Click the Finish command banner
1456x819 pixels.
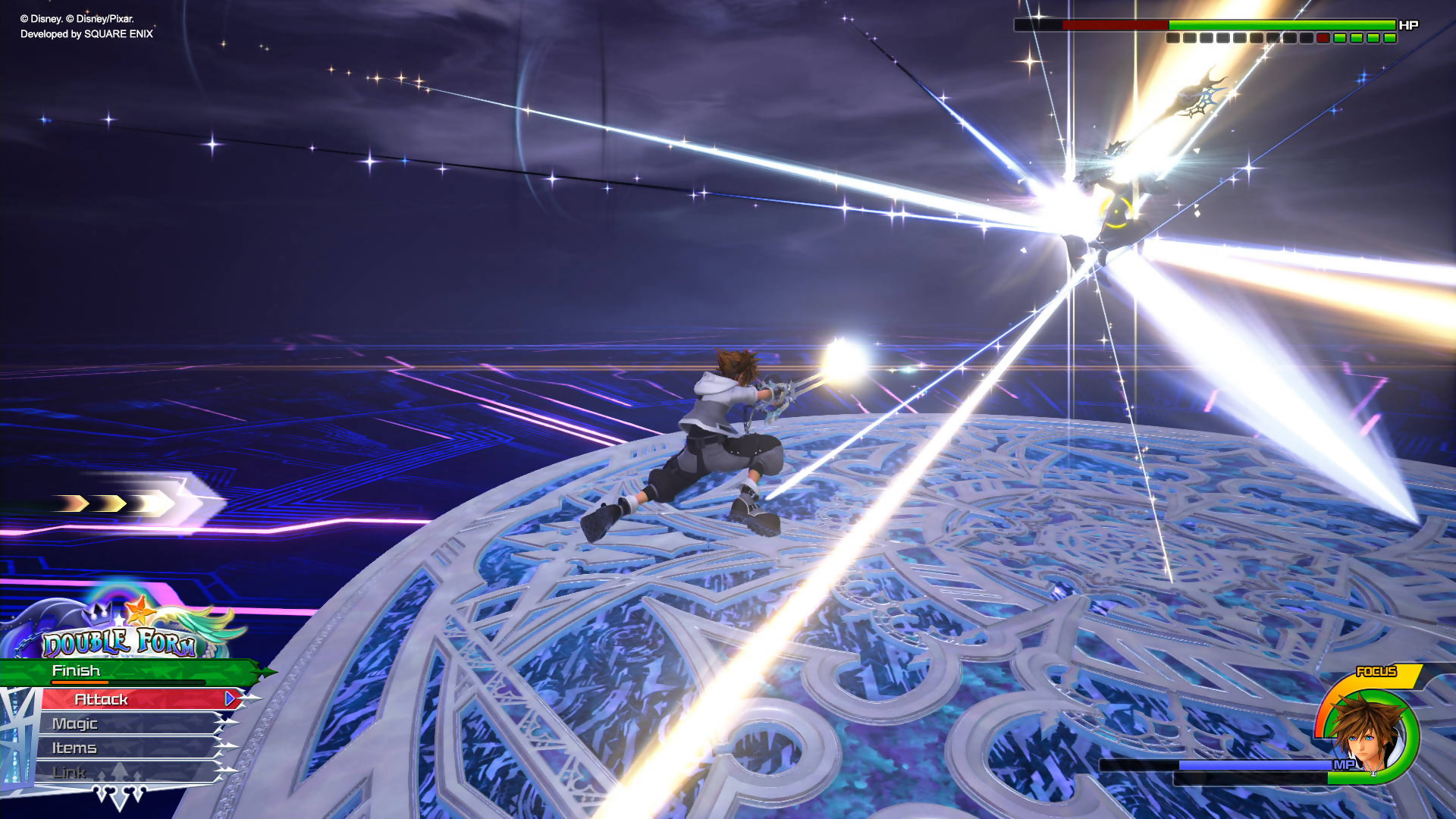[x=76, y=670]
